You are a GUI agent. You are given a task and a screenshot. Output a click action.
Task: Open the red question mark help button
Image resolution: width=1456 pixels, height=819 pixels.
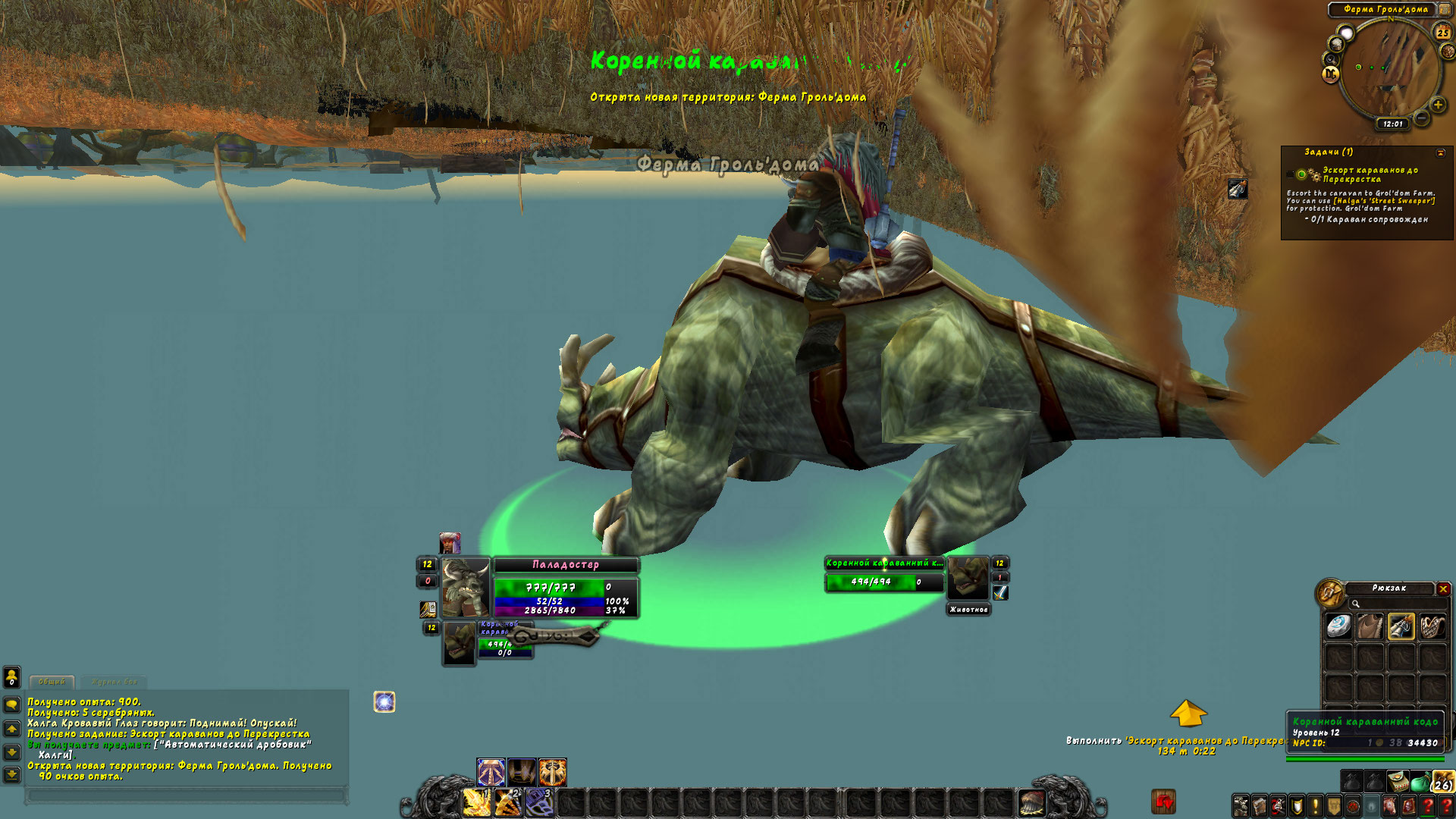point(1427,805)
